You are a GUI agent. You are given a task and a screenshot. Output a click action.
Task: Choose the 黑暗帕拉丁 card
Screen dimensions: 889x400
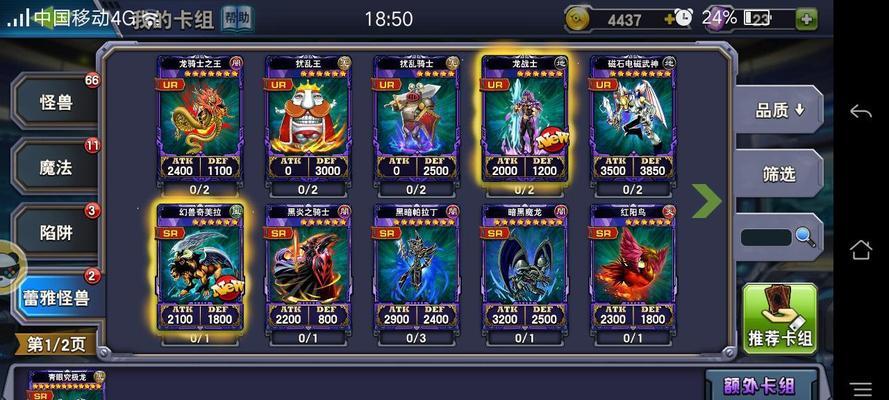tap(416, 268)
